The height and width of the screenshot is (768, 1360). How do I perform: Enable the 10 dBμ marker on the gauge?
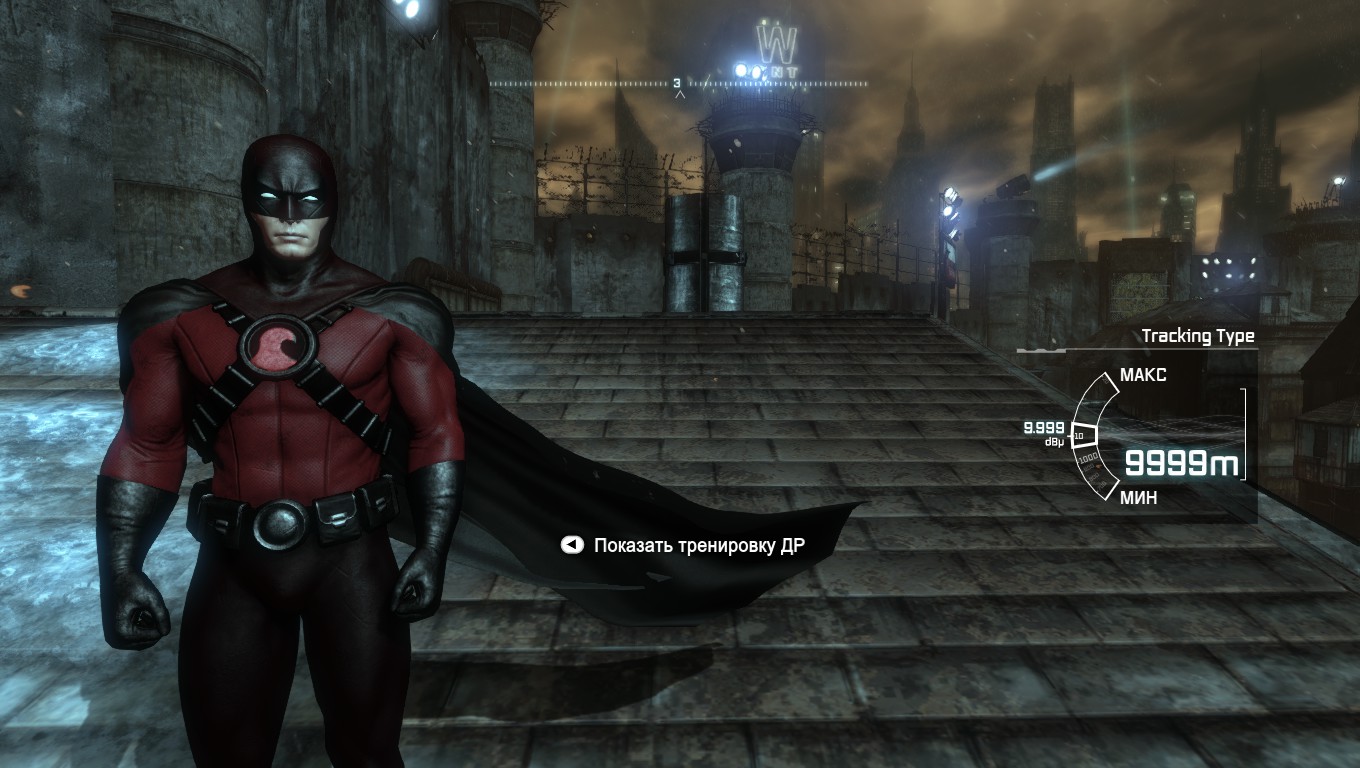click(1081, 435)
